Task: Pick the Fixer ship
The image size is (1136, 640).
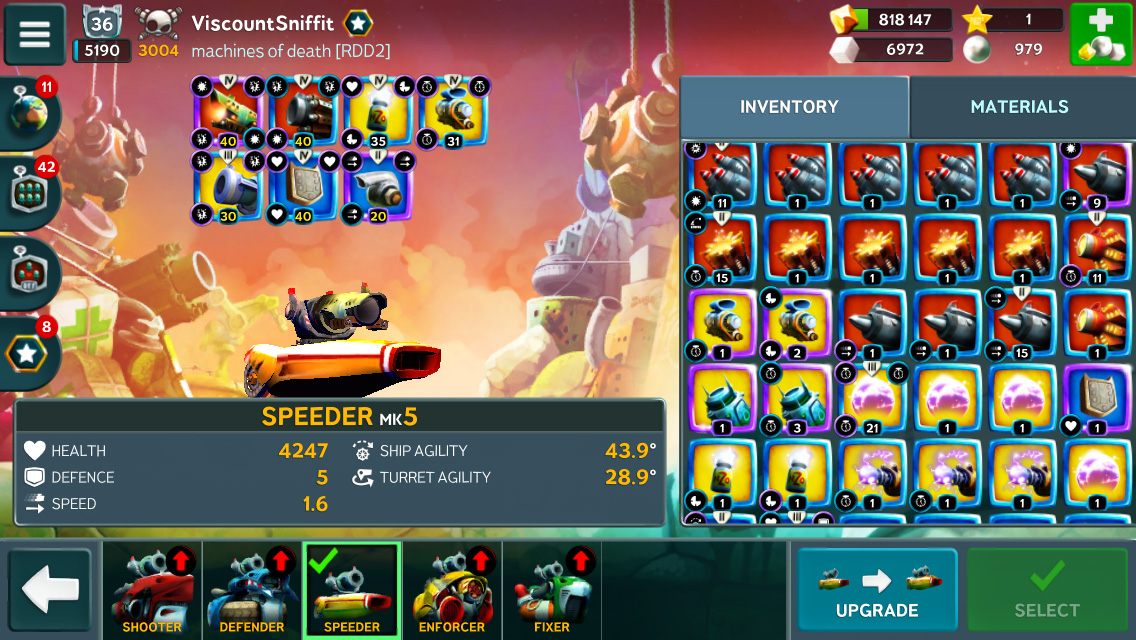Action: (552, 591)
